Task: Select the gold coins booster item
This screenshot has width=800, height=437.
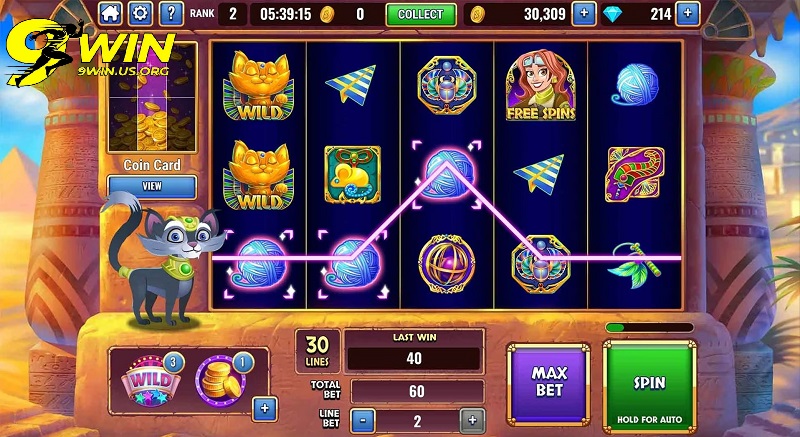Action: pos(217,377)
